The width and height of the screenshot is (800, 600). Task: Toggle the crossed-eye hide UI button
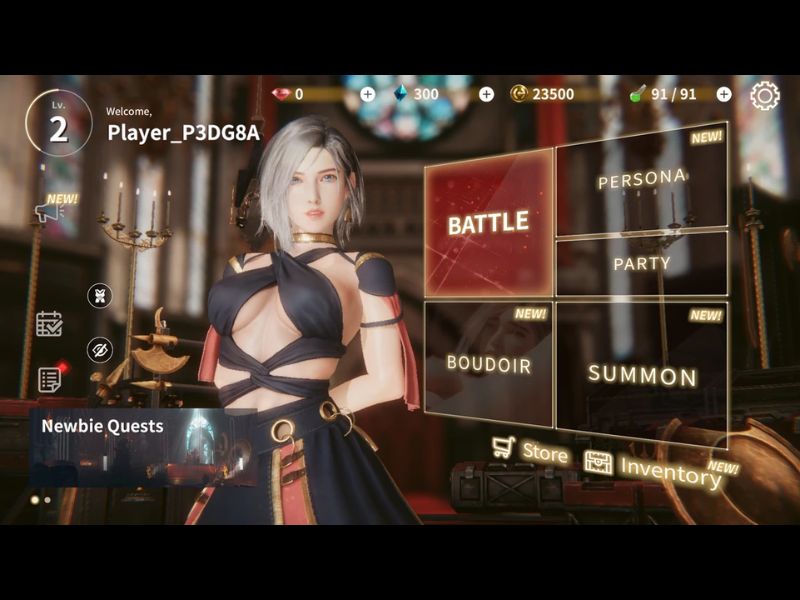(x=100, y=349)
